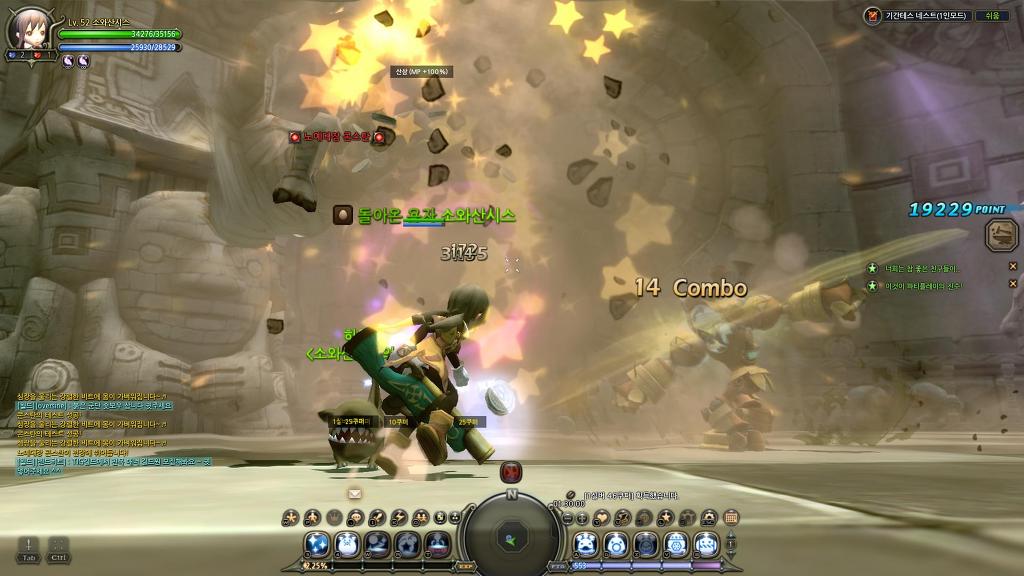Open the calendar grid menu icon
This screenshot has width=1024, height=576.
click(731, 517)
